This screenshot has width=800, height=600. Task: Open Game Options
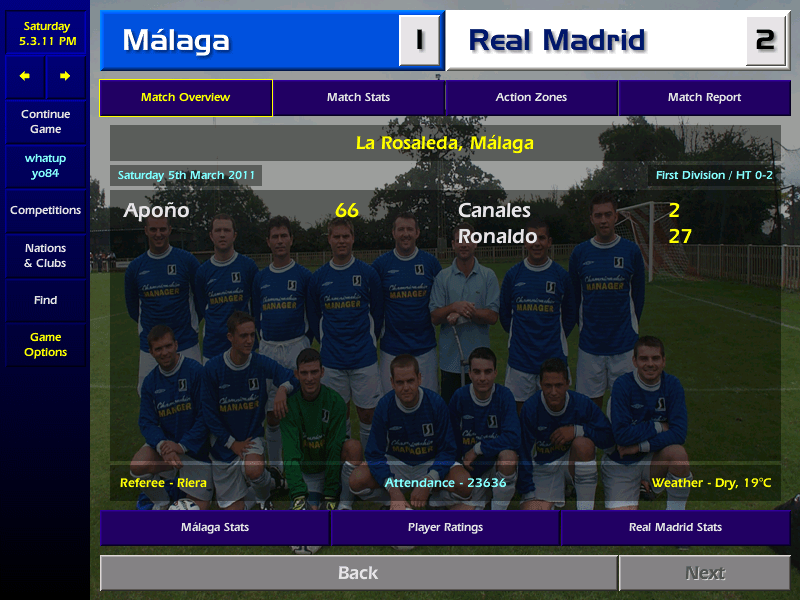point(45,345)
